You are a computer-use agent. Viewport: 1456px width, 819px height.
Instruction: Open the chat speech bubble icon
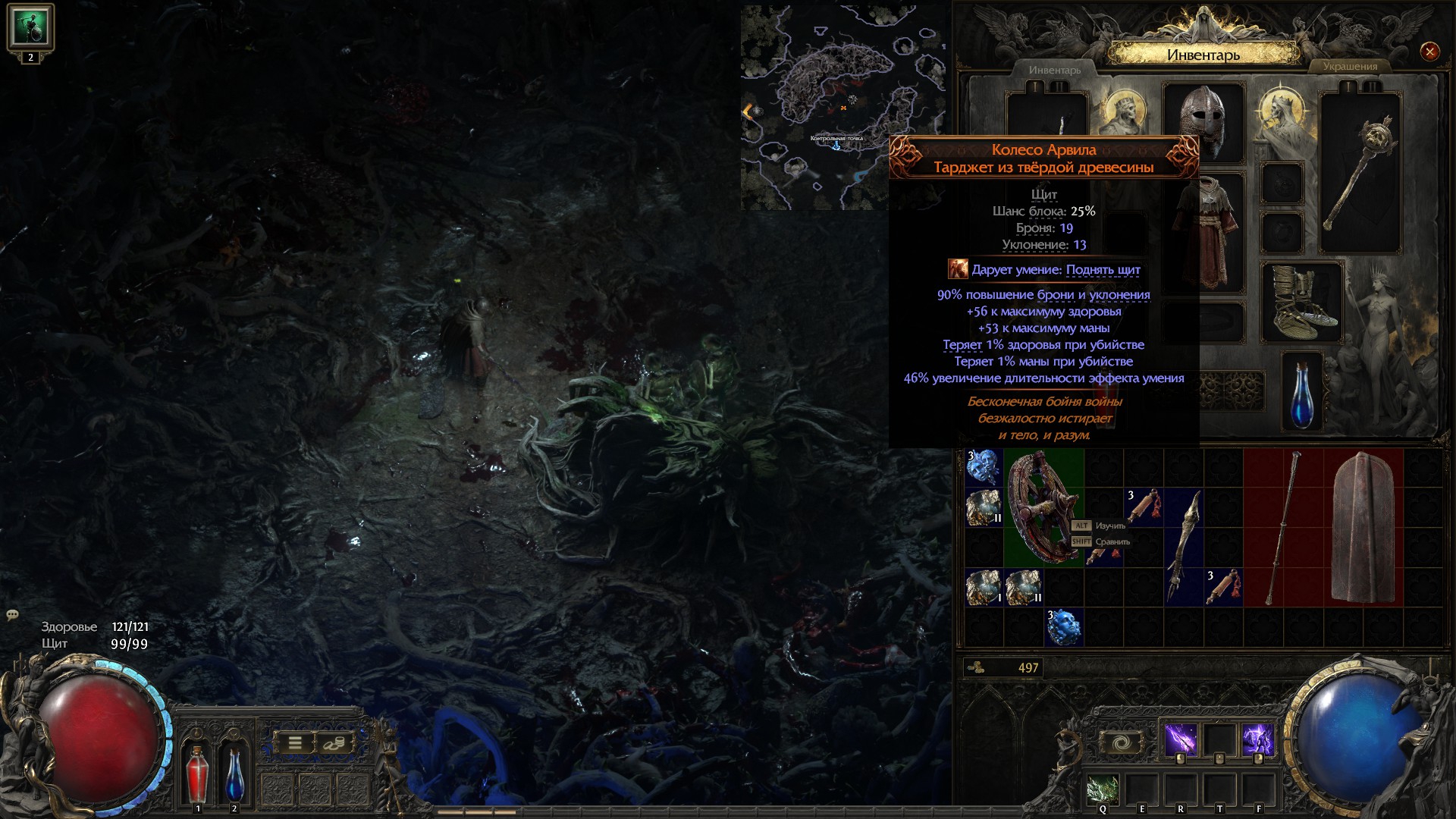13,615
